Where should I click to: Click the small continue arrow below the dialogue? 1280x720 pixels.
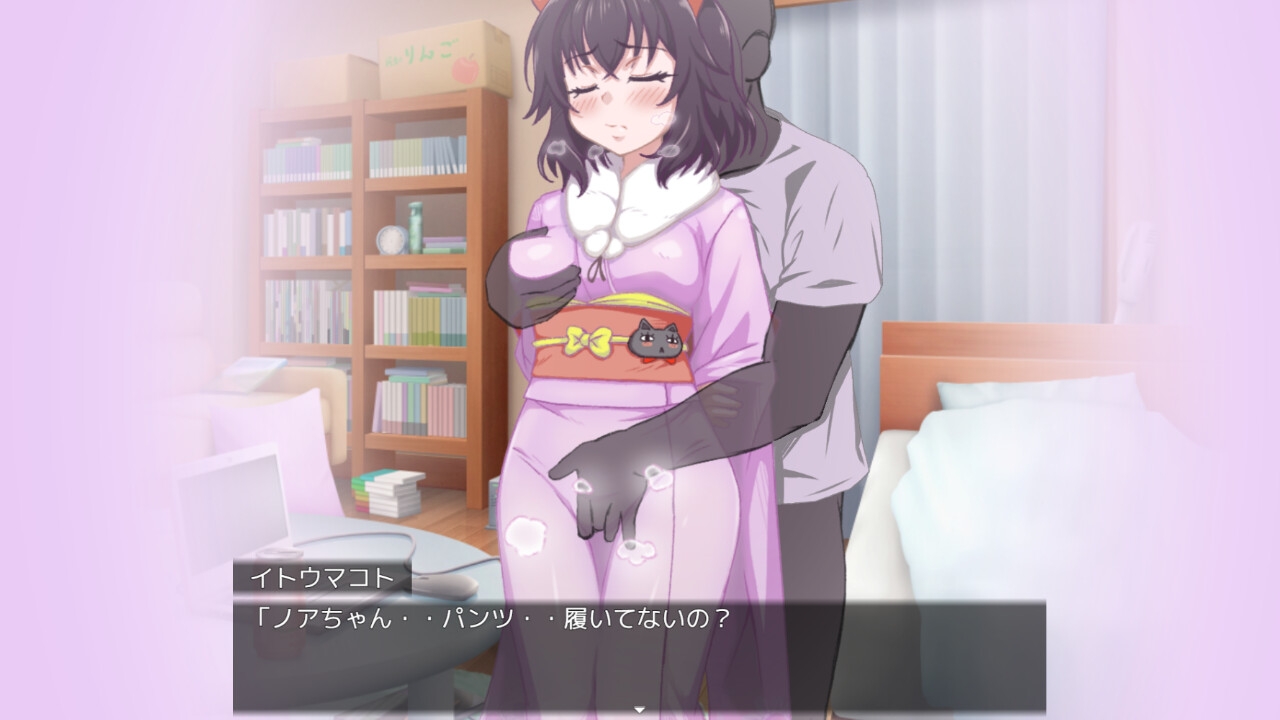click(x=640, y=710)
